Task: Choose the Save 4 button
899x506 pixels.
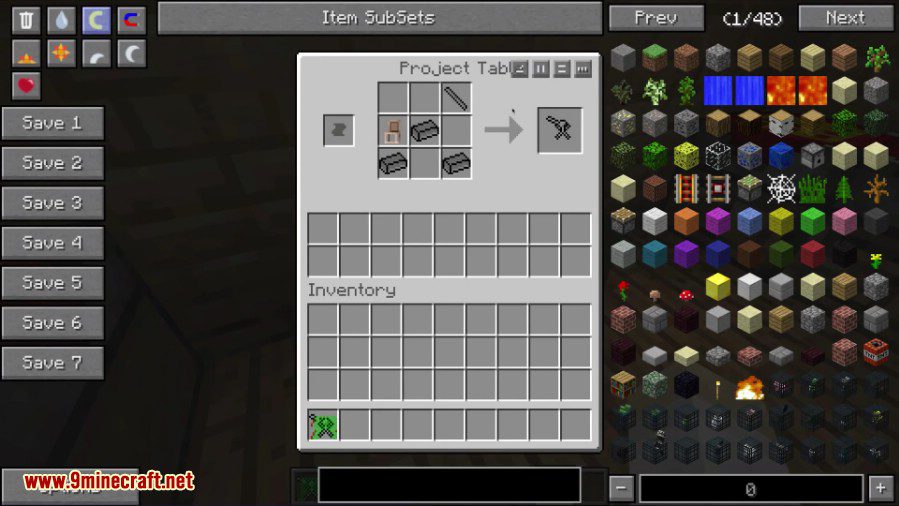Action: (52, 243)
